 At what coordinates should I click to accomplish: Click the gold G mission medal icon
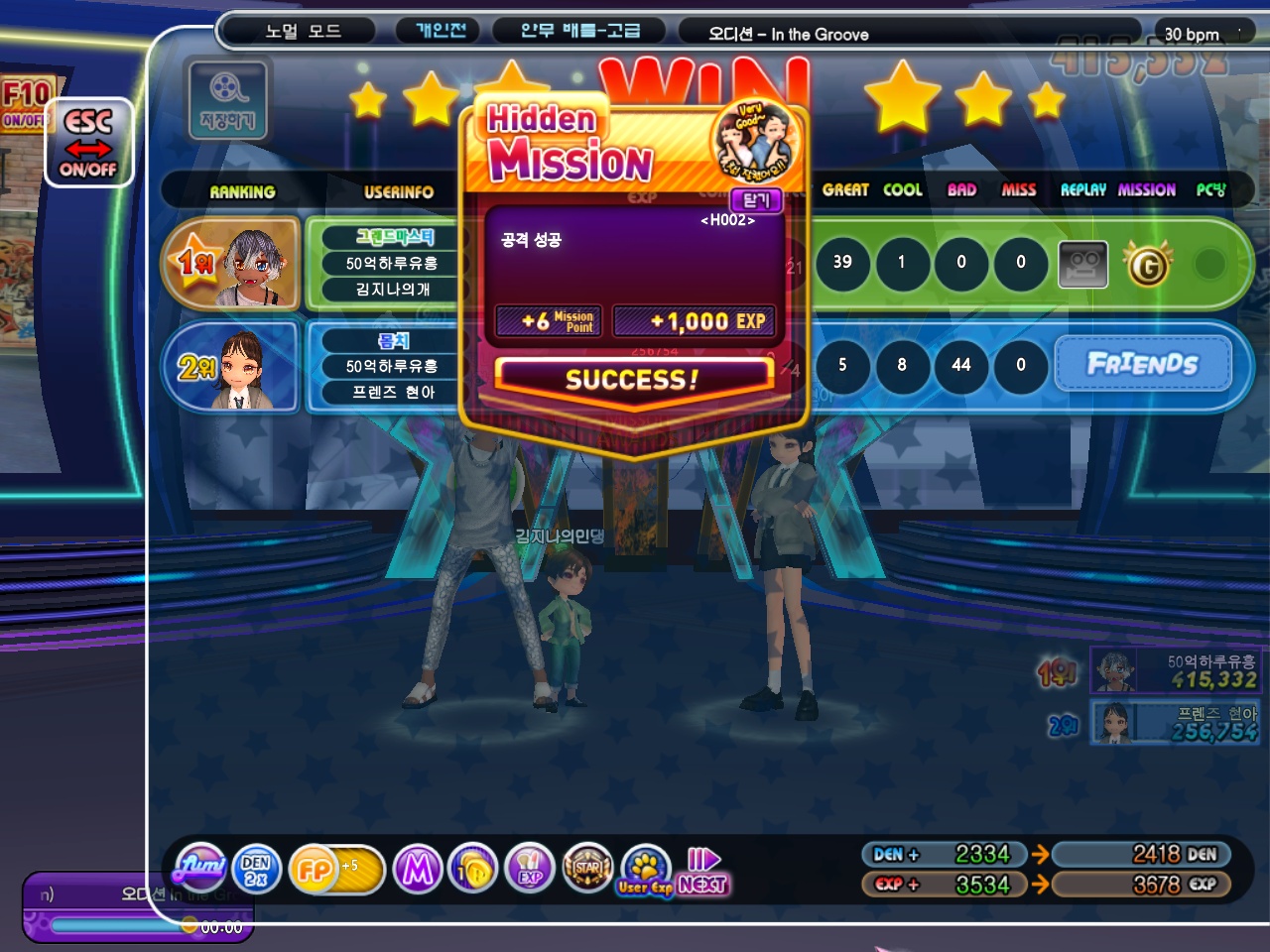(1148, 265)
